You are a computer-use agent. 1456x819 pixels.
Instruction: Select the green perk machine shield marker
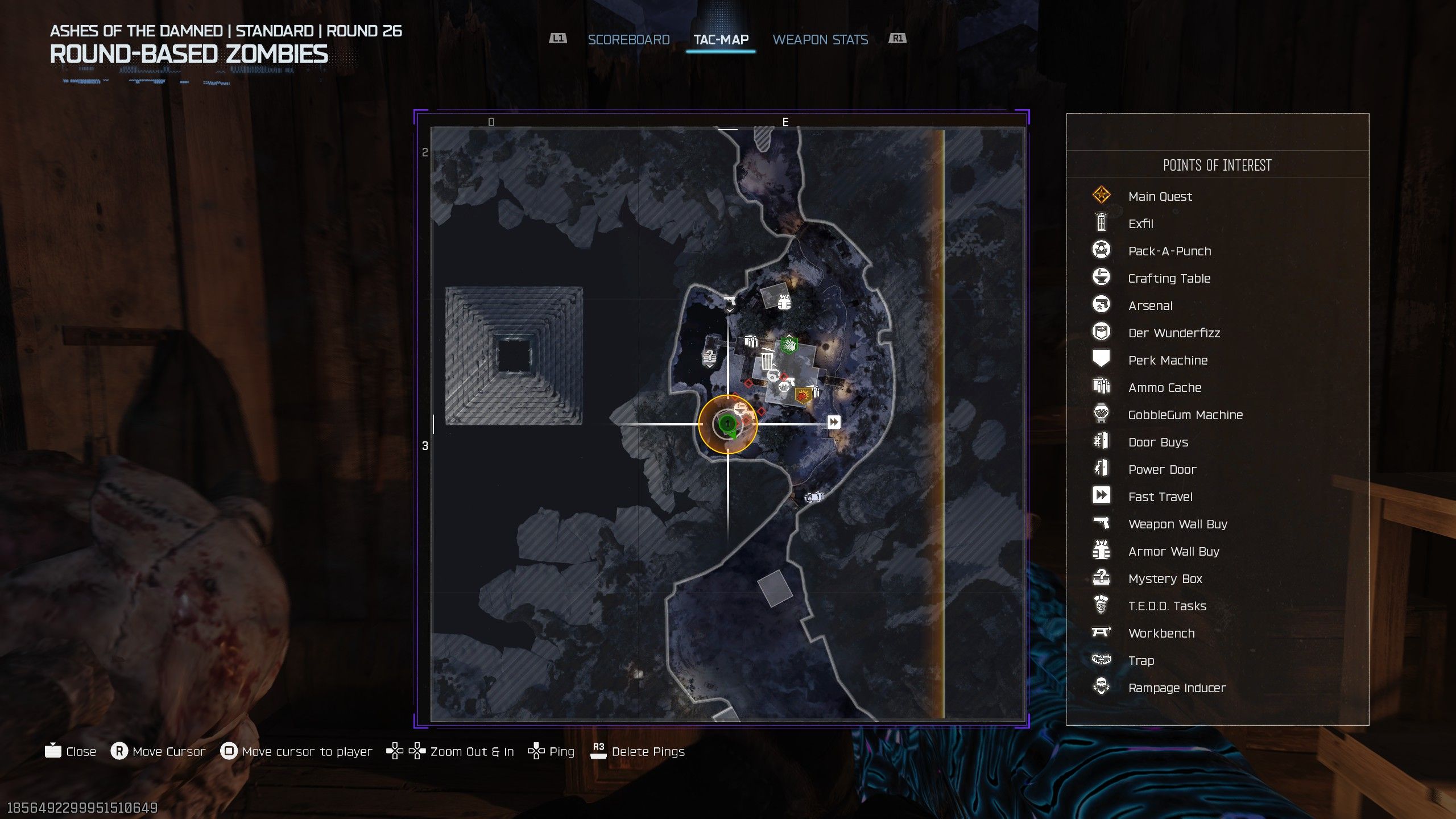(788, 345)
